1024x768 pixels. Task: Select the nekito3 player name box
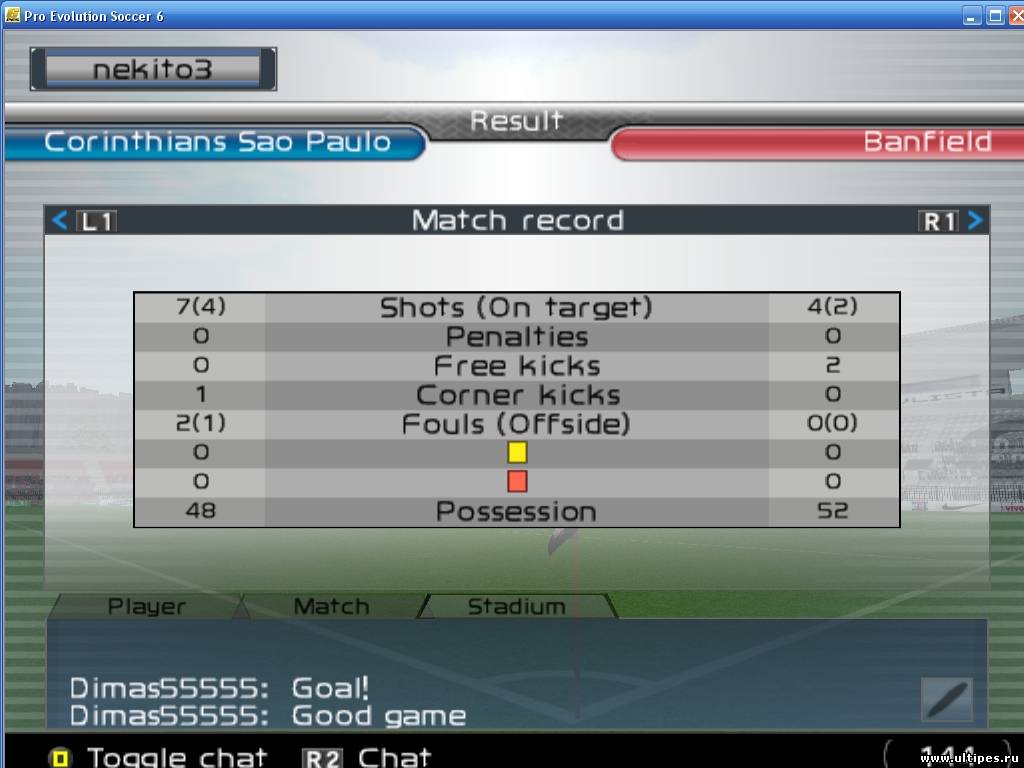pos(153,69)
